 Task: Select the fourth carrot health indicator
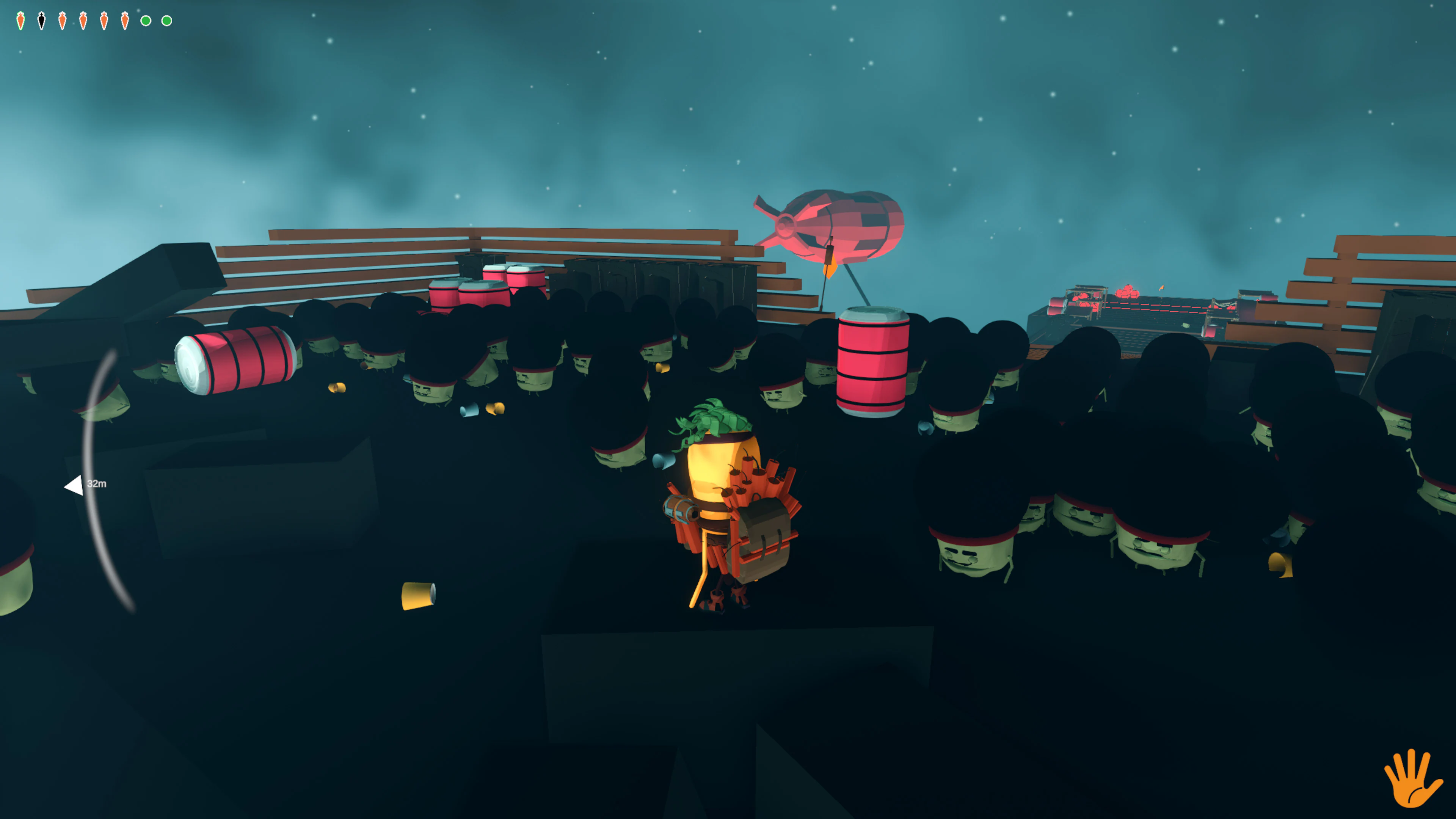84,20
